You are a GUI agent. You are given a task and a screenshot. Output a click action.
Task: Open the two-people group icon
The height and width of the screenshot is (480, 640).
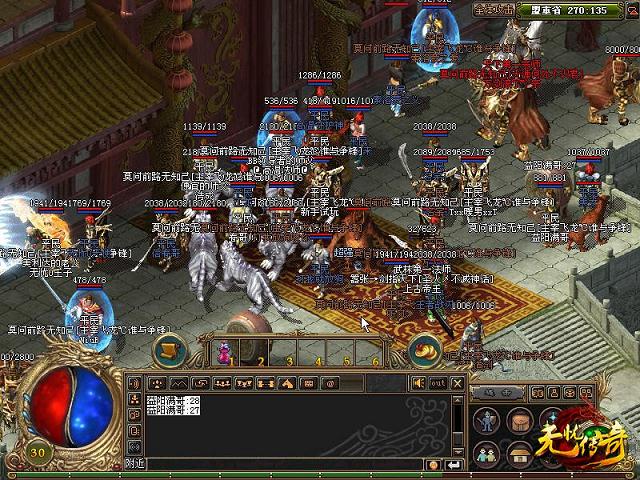tap(486, 452)
